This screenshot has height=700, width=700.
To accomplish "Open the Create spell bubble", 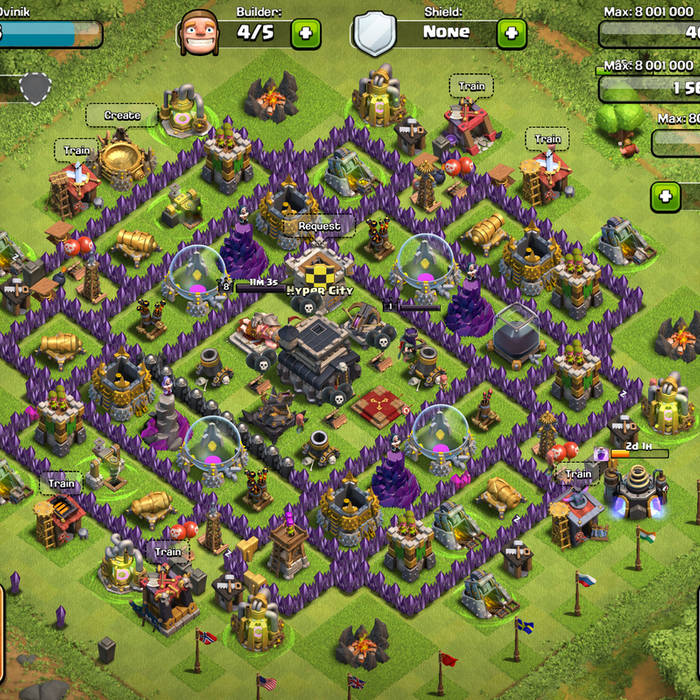I will (x=122, y=116).
